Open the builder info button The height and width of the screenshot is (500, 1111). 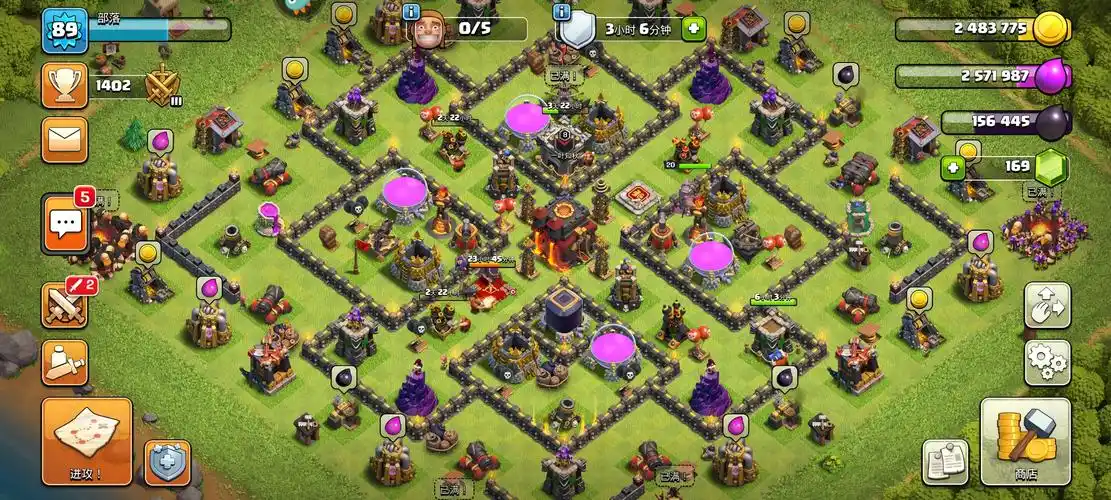(x=412, y=13)
